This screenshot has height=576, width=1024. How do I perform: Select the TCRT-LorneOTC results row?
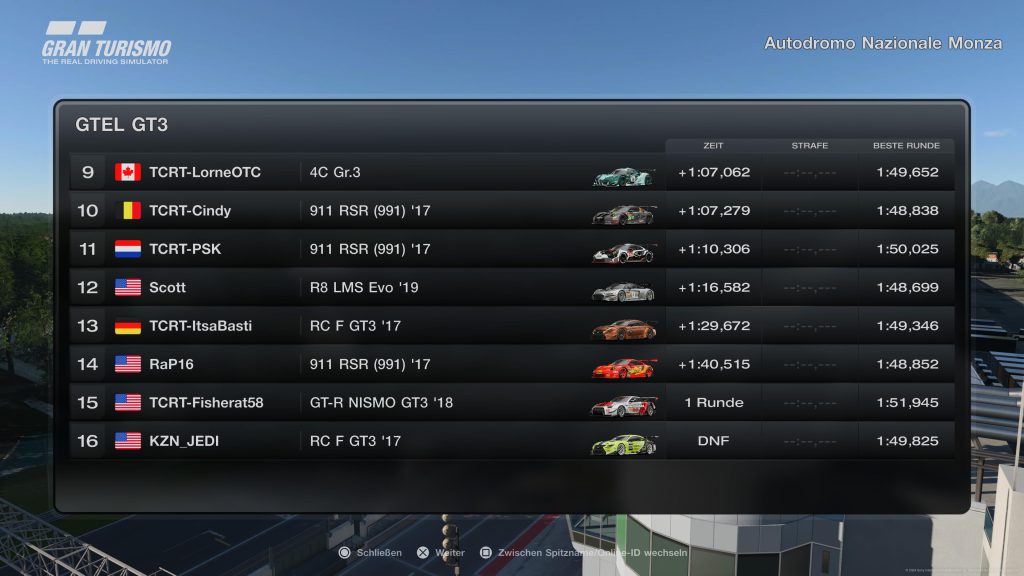[x=510, y=172]
